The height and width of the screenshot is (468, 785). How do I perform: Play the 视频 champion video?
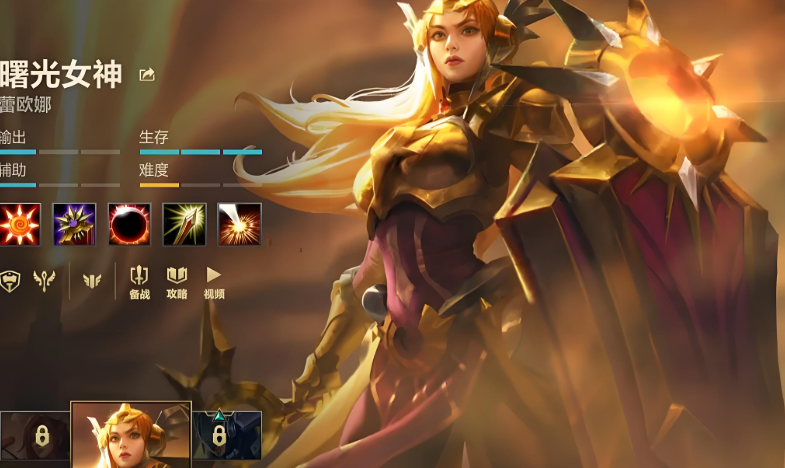[x=213, y=281]
